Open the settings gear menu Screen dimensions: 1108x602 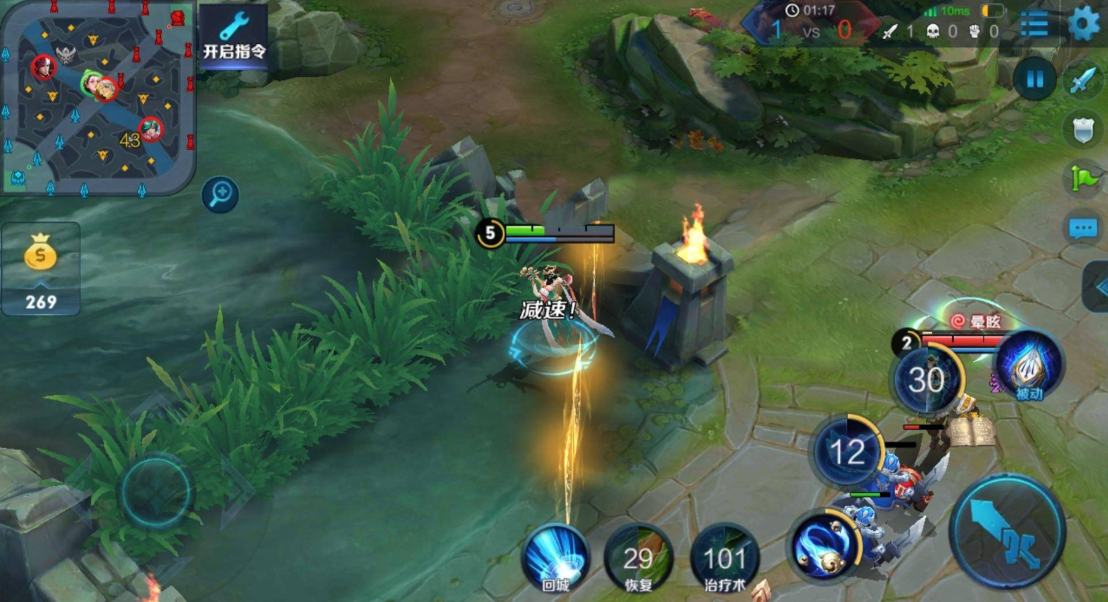point(1084,23)
